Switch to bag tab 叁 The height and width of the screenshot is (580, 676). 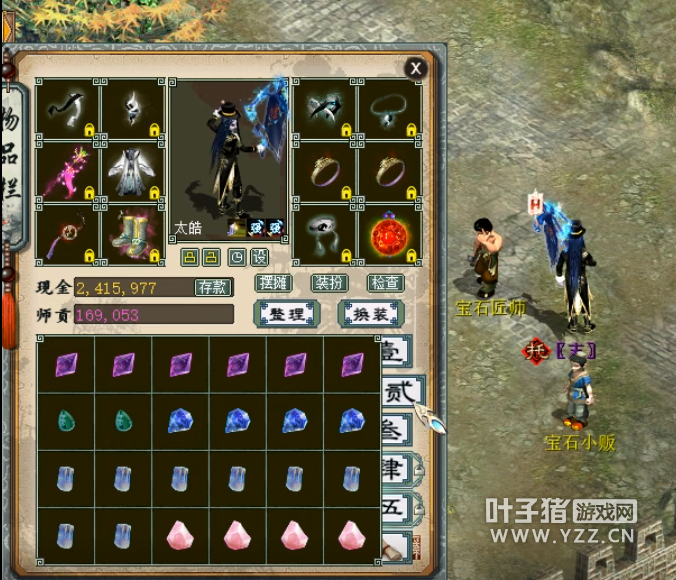pyautogui.click(x=394, y=431)
